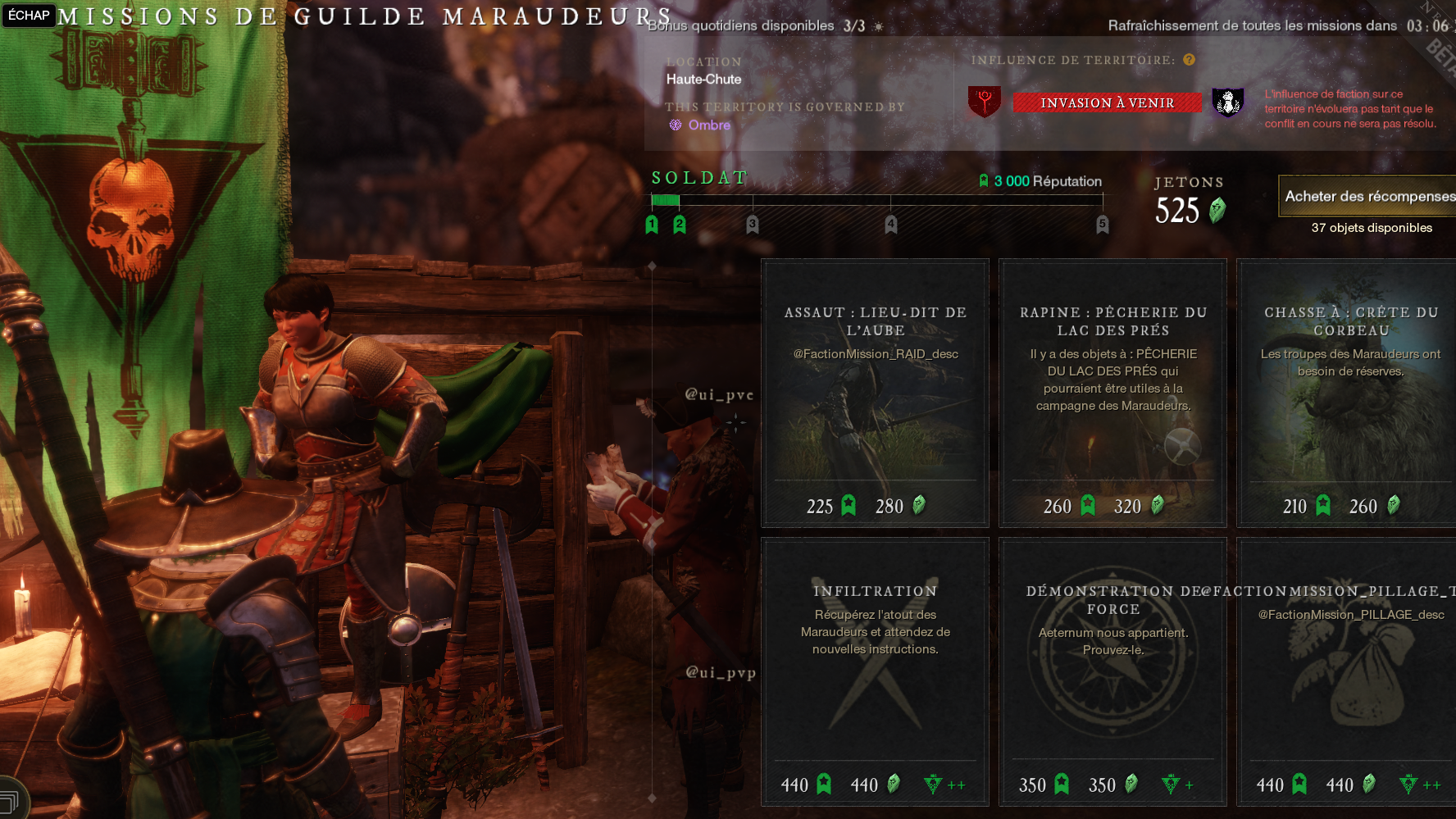1456x819 pixels.
Task: Select rank marker 3 on the reputation track
Action: 751,224
